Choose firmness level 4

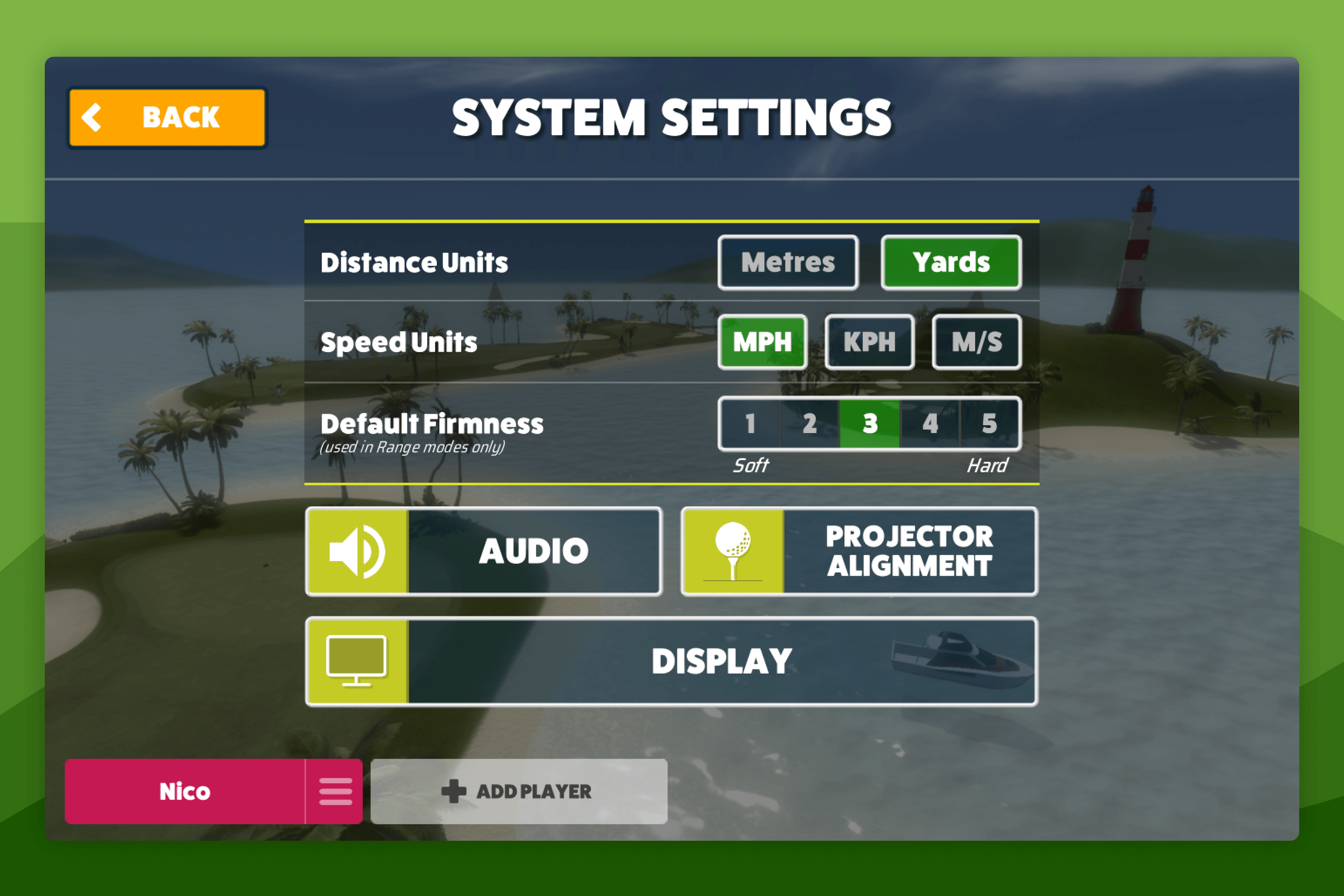point(929,424)
